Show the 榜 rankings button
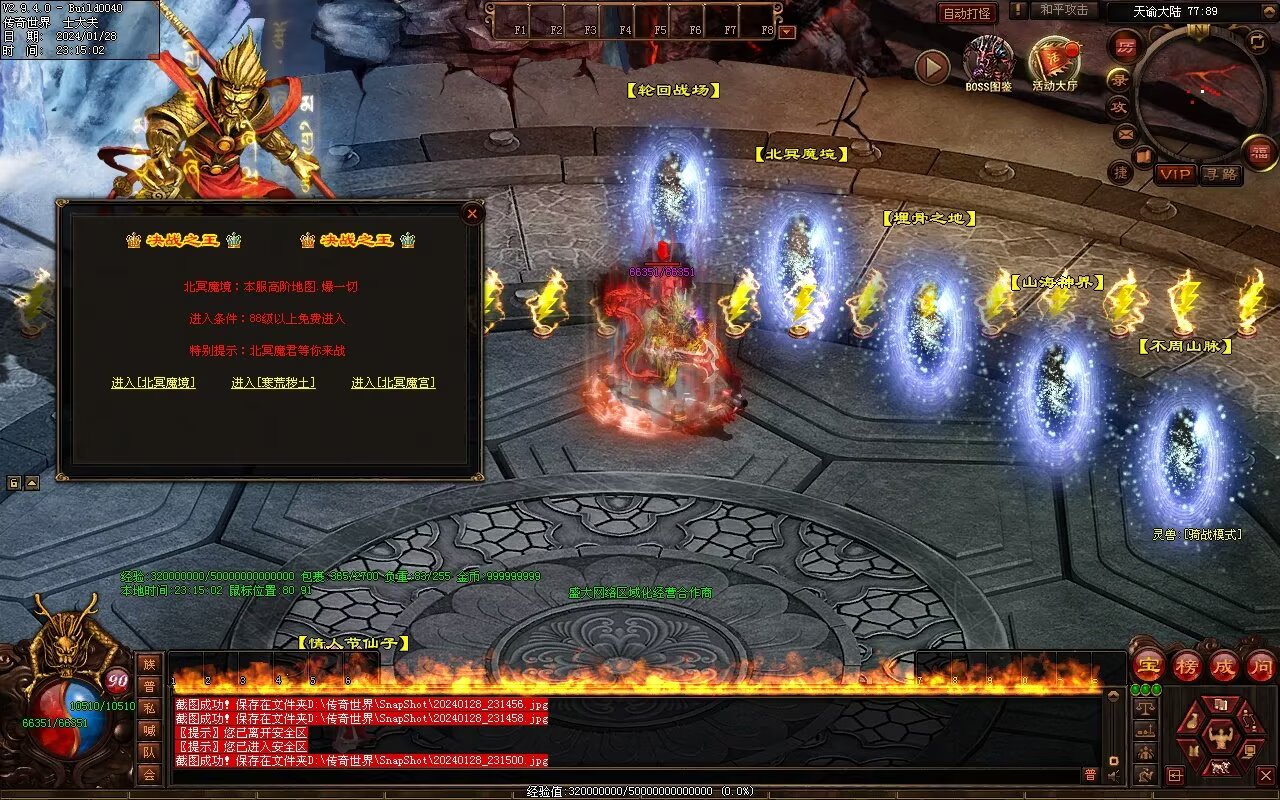Screen dimensions: 1280x800 (1187, 665)
